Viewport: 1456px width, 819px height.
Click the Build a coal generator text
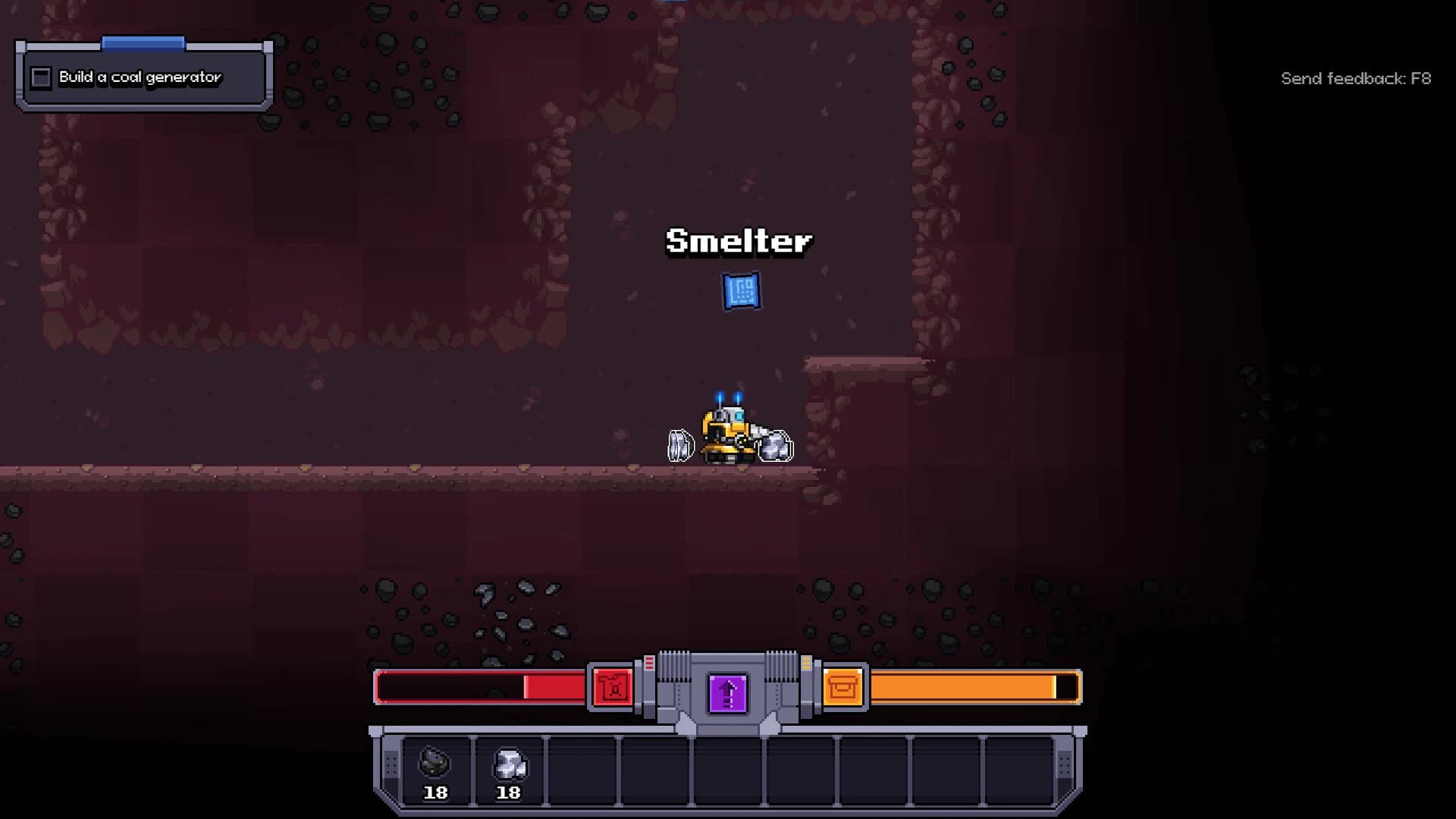pos(140,77)
